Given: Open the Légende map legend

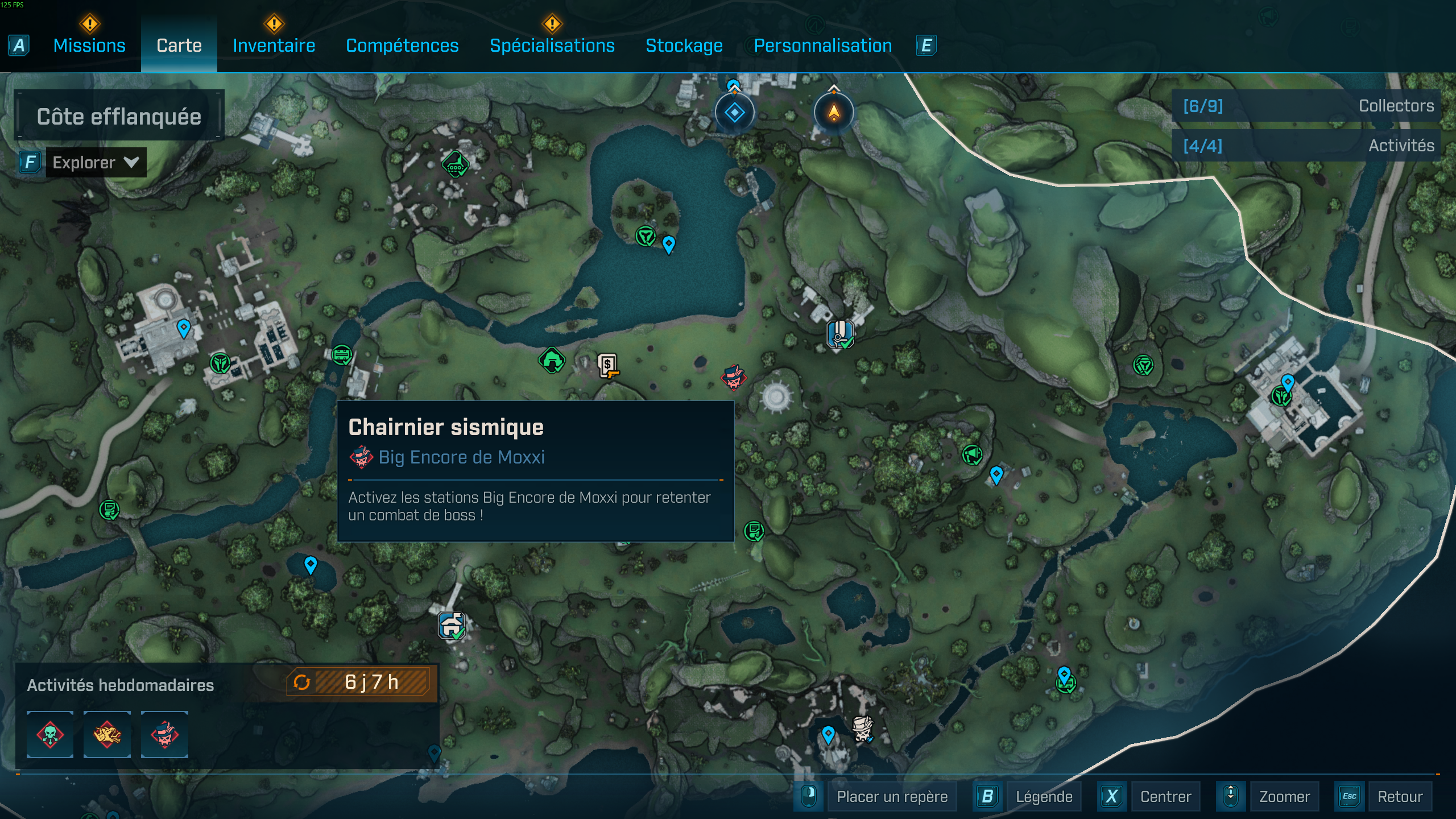Looking at the screenshot, I should click(x=1044, y=796).
